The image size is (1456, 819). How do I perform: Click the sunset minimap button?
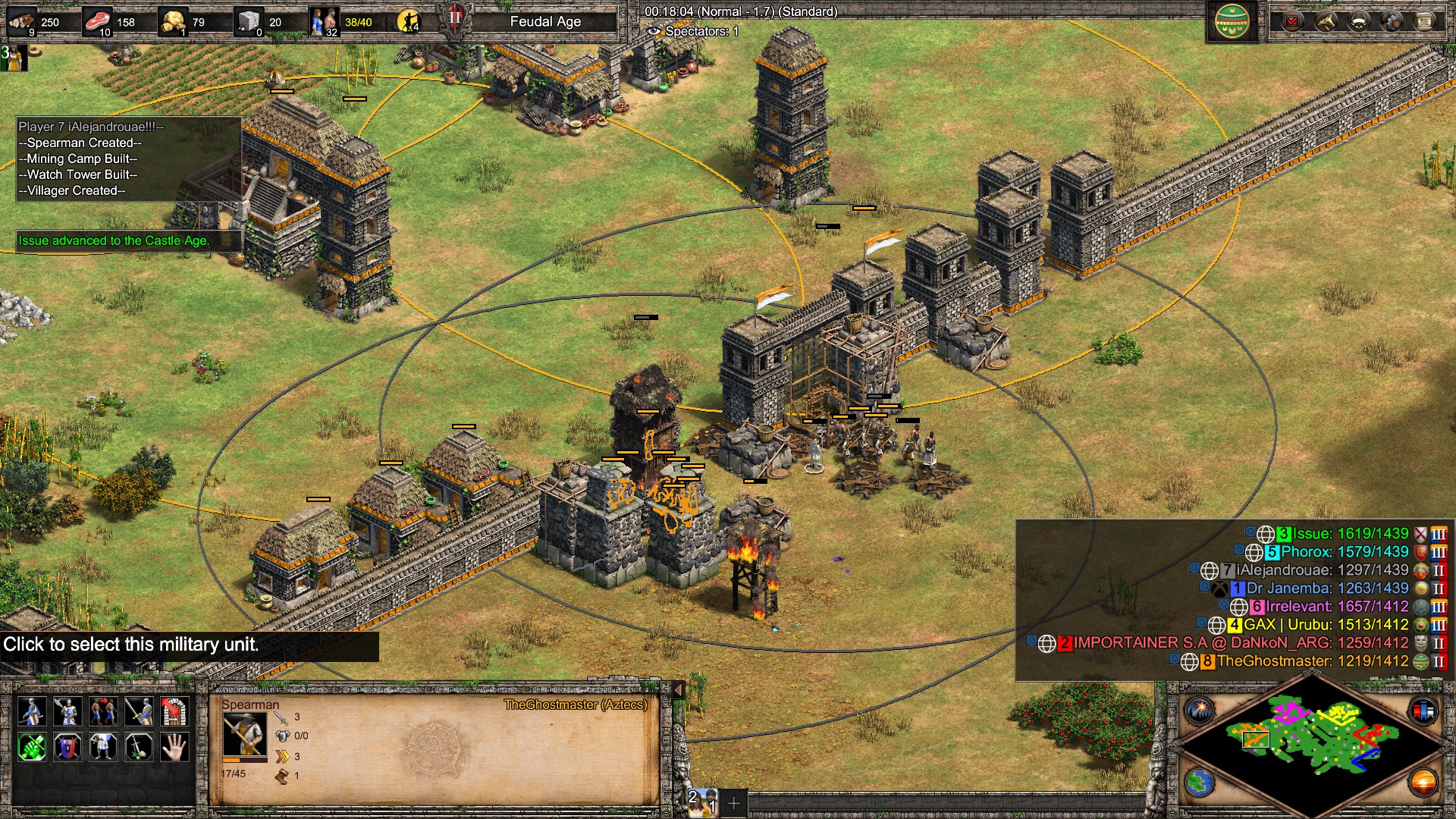pos(1423,783)
